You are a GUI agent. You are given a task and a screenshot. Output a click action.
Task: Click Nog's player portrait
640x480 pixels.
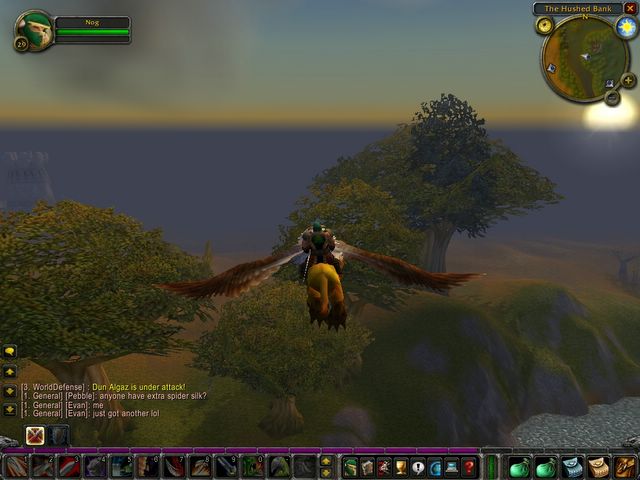click(33, 30)
